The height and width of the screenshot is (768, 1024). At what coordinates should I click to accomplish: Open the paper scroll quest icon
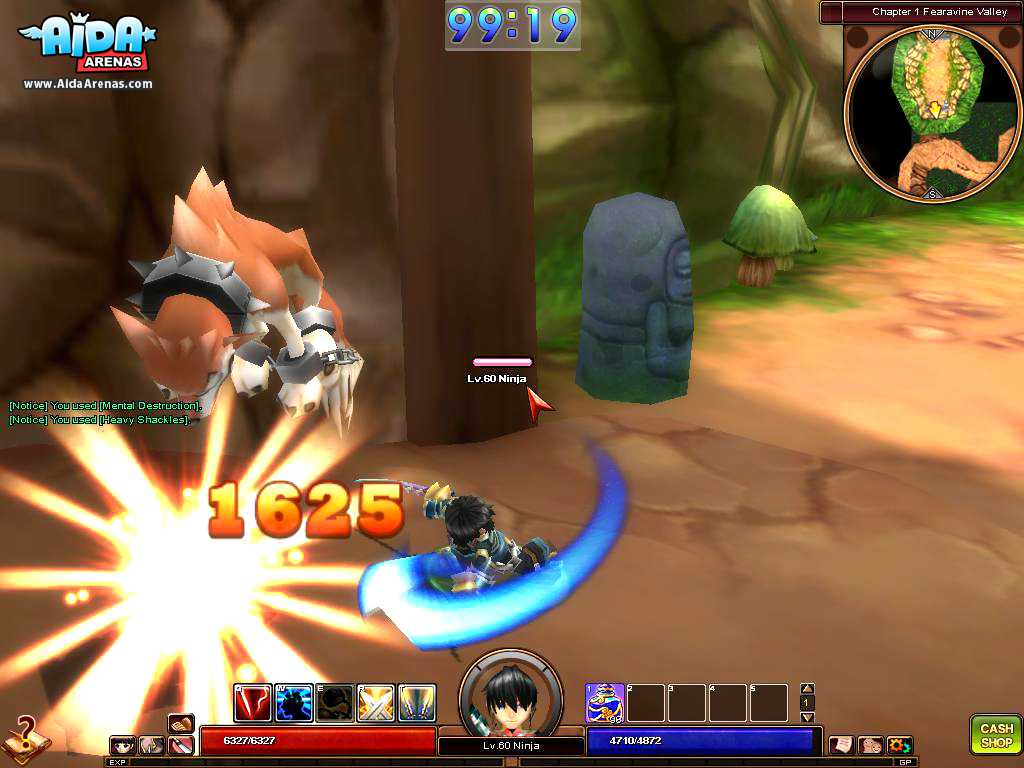(x=841, y=745)
